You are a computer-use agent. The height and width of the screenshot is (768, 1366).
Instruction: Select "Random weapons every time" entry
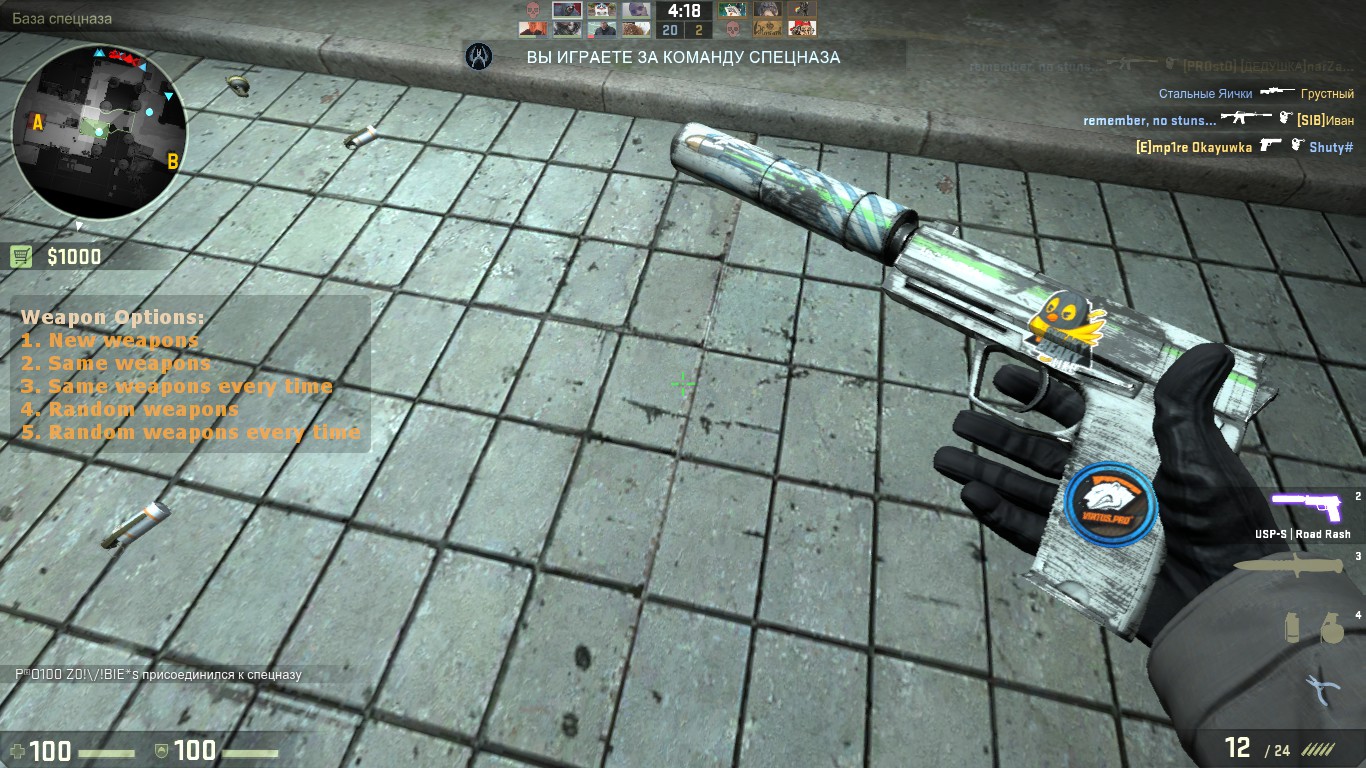(204, 432)
